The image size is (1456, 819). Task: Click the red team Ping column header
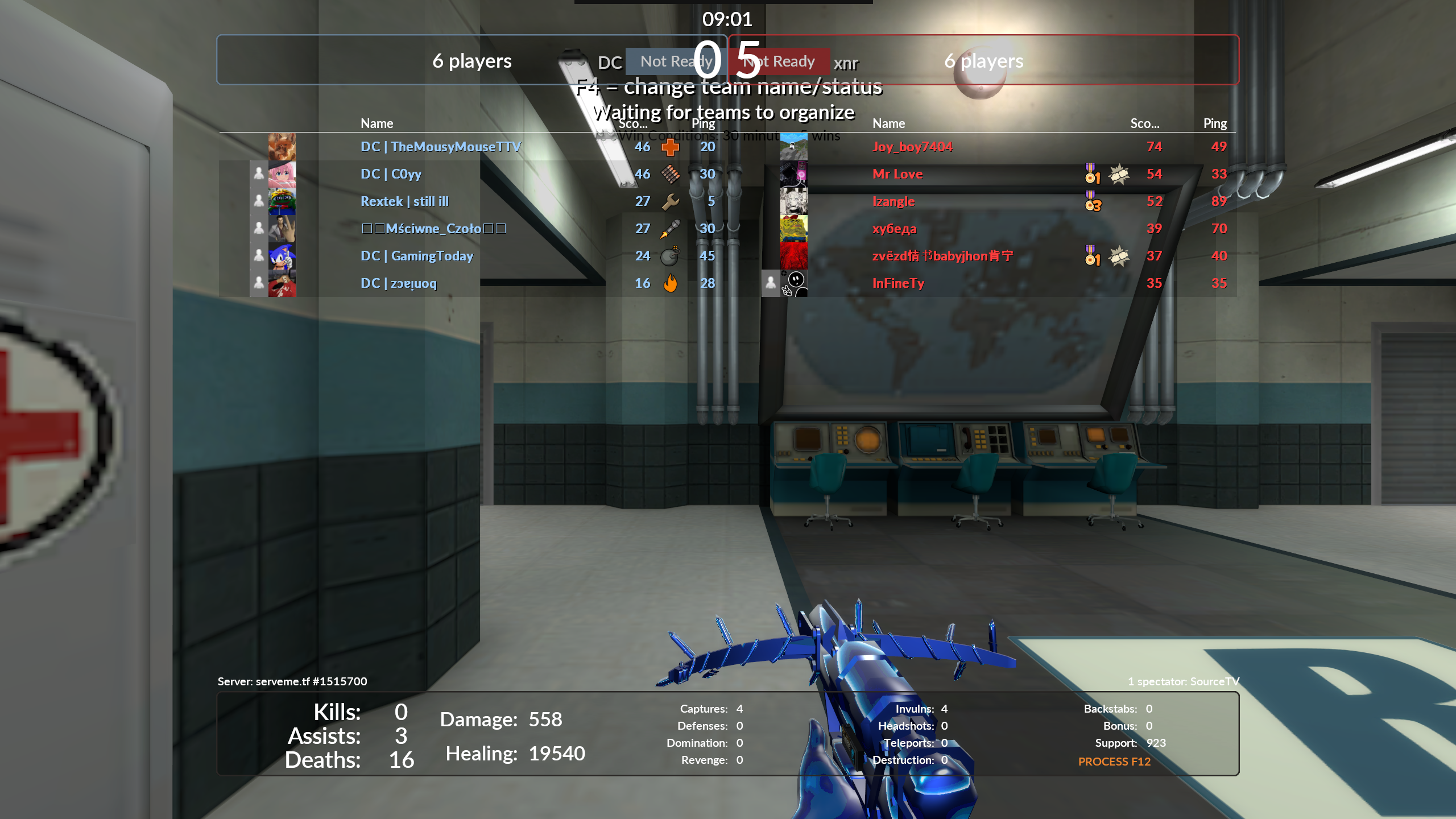pyautogui.click(x=1215, y=123)
